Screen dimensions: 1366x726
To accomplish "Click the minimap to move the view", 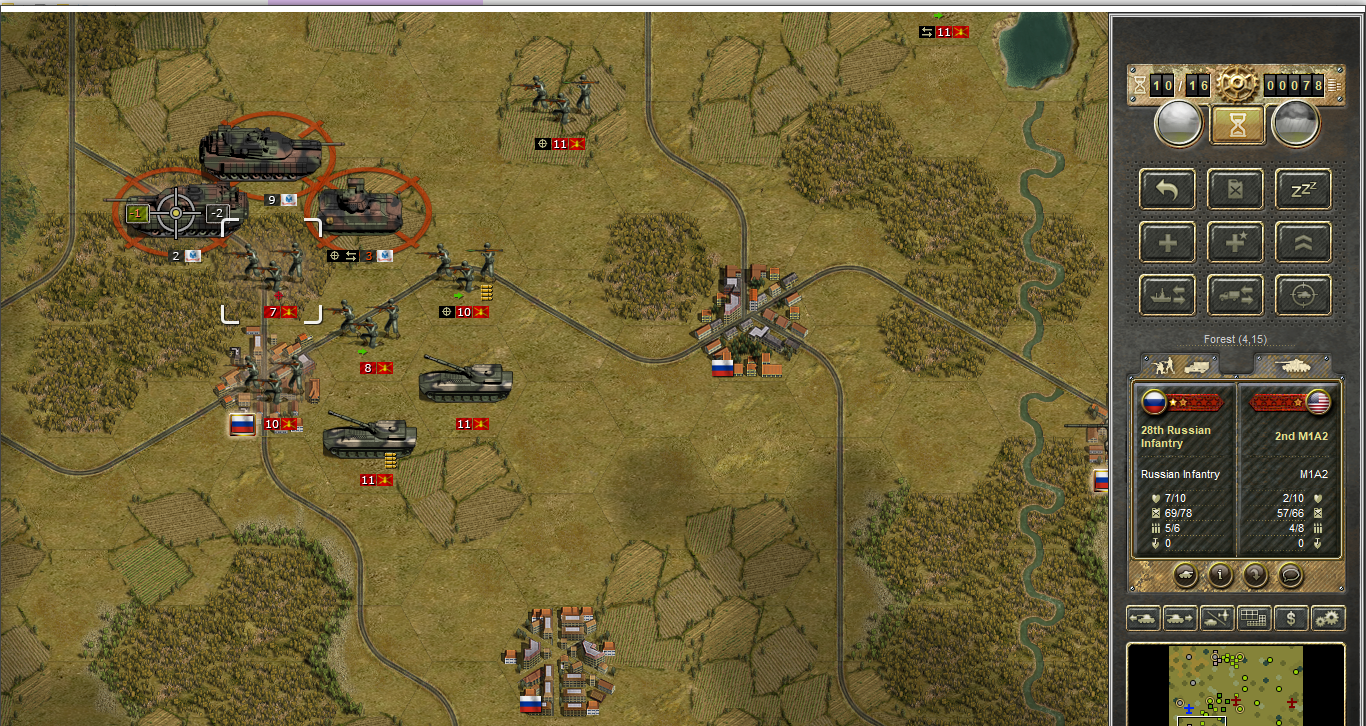I will [1235, 685].
